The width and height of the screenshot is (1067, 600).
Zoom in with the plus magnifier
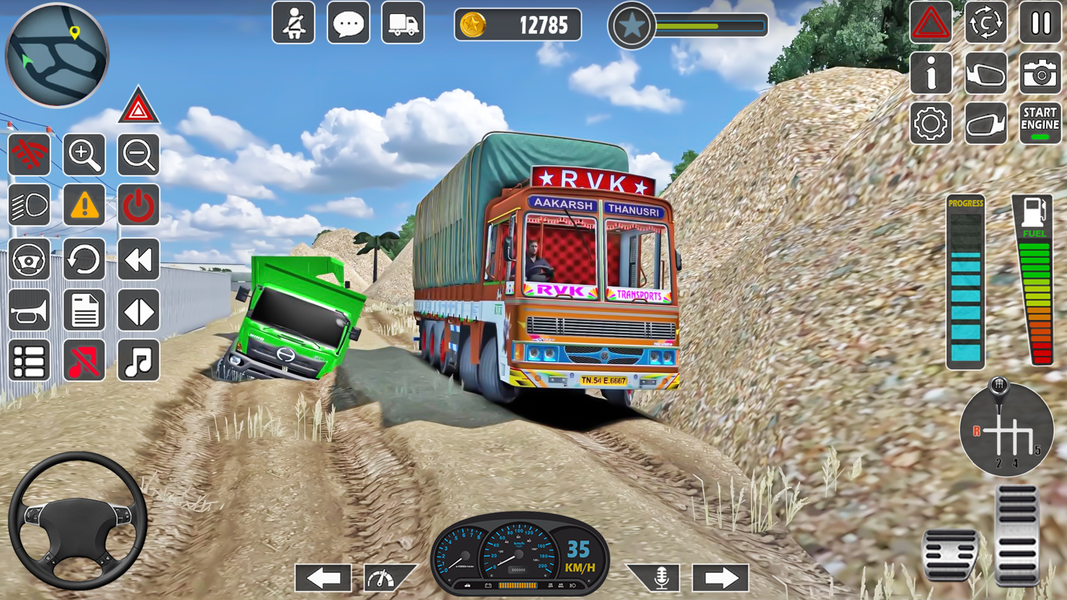click(84, 155)
